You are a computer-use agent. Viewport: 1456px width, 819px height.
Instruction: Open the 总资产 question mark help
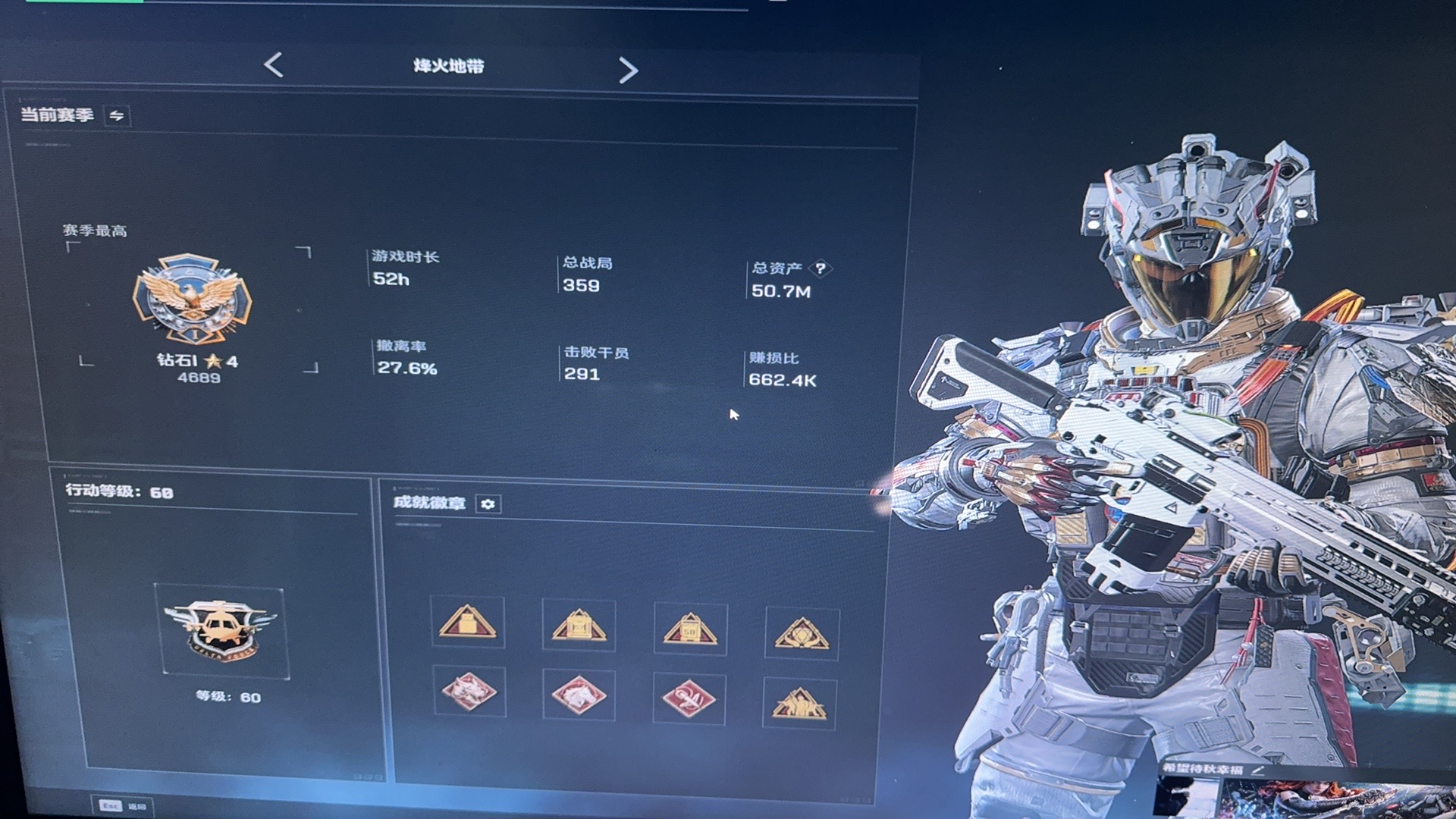point(821,268)
